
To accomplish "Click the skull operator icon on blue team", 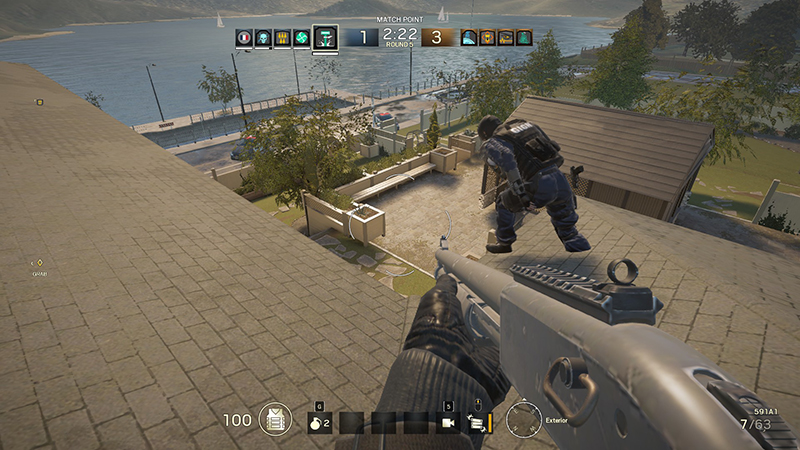I will point(263,39).
